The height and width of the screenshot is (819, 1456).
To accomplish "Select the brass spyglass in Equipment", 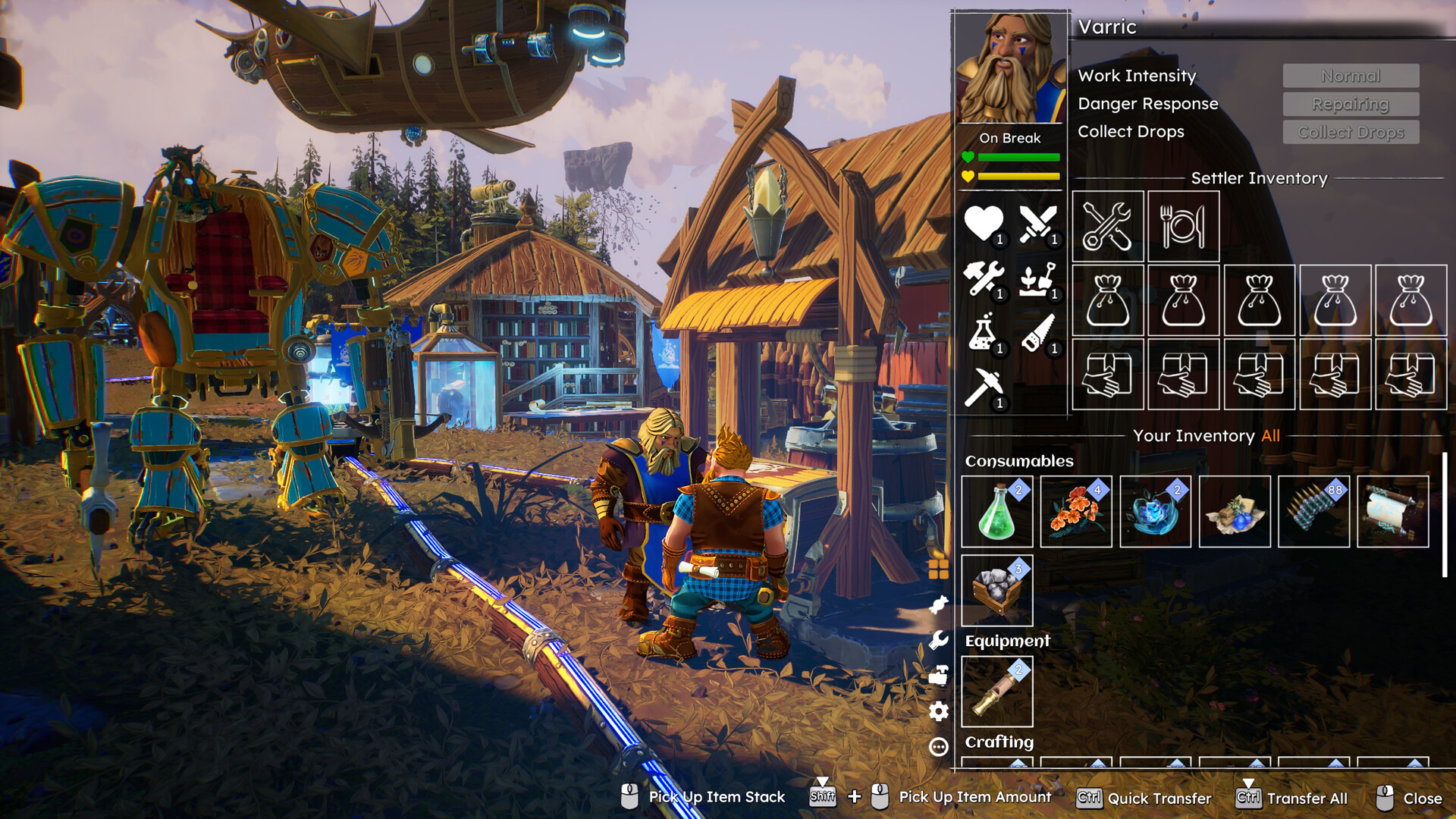I will [x=996, y=692].
